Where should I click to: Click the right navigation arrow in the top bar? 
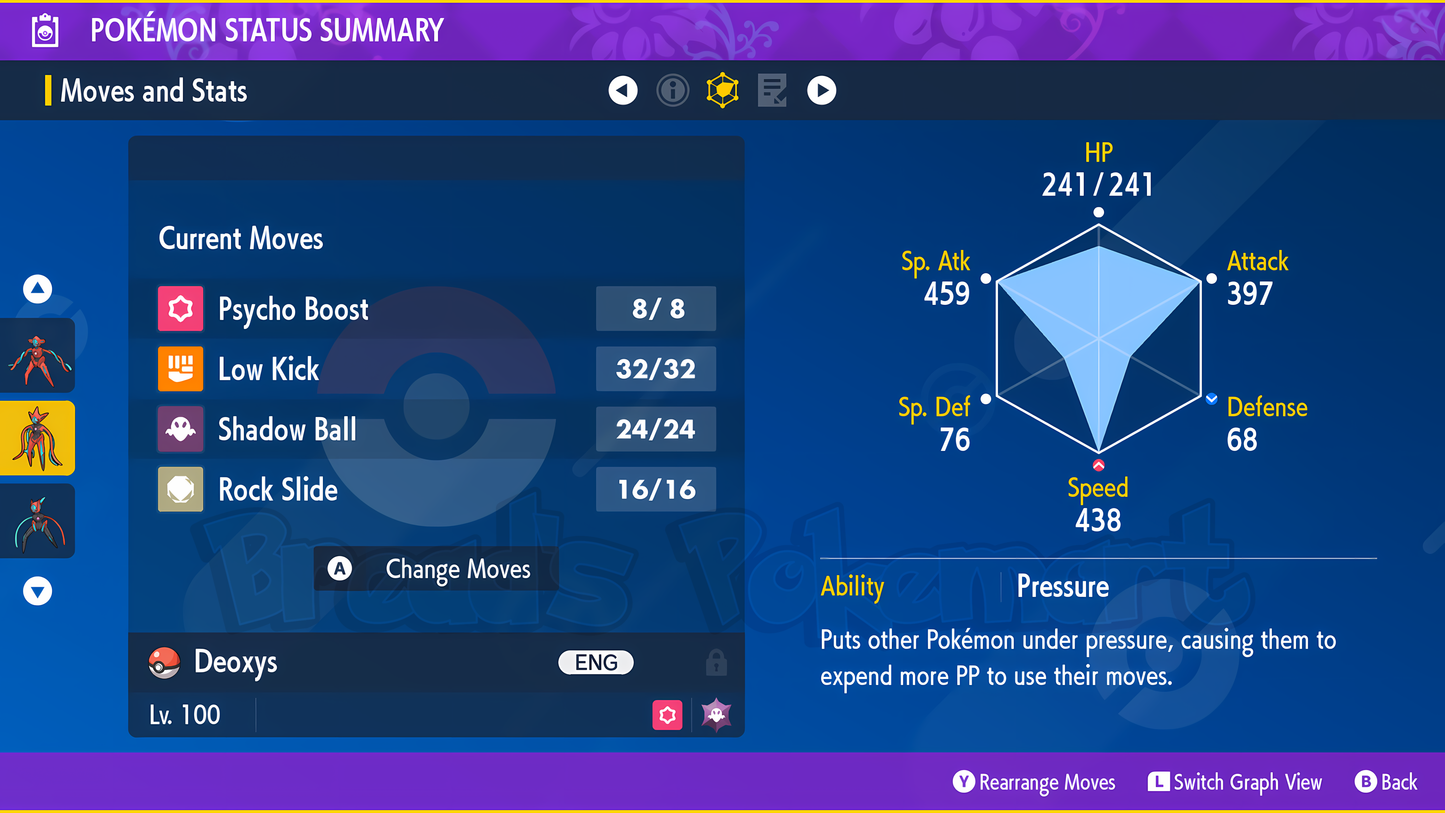pos(821,90)
